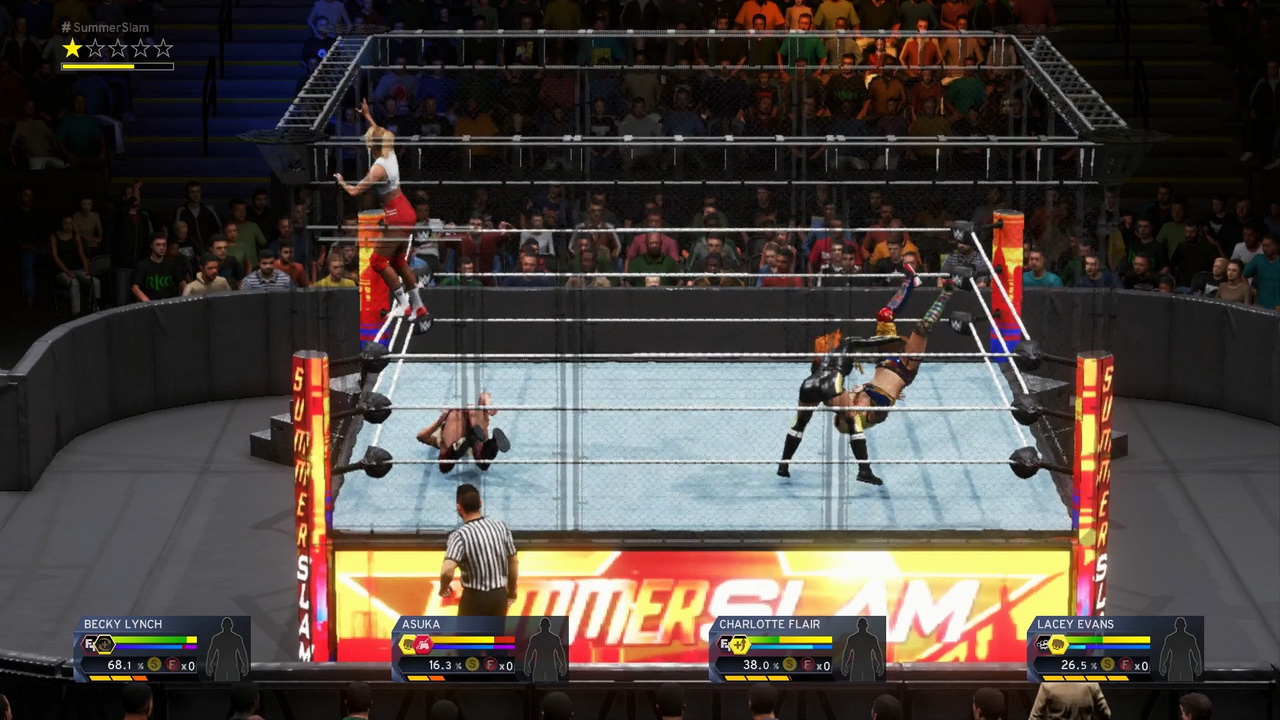
Task: Choose Charlotte Flair's body damage silhouette
Action: [x=862, y=649]
